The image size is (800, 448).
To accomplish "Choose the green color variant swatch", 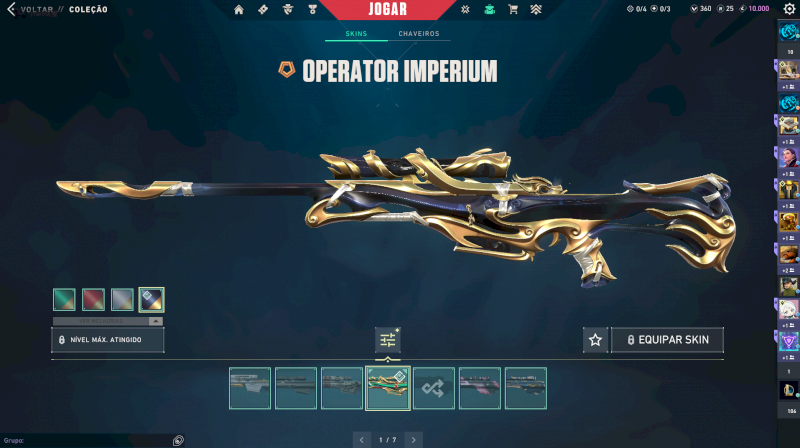I will (x=66, y=299).
